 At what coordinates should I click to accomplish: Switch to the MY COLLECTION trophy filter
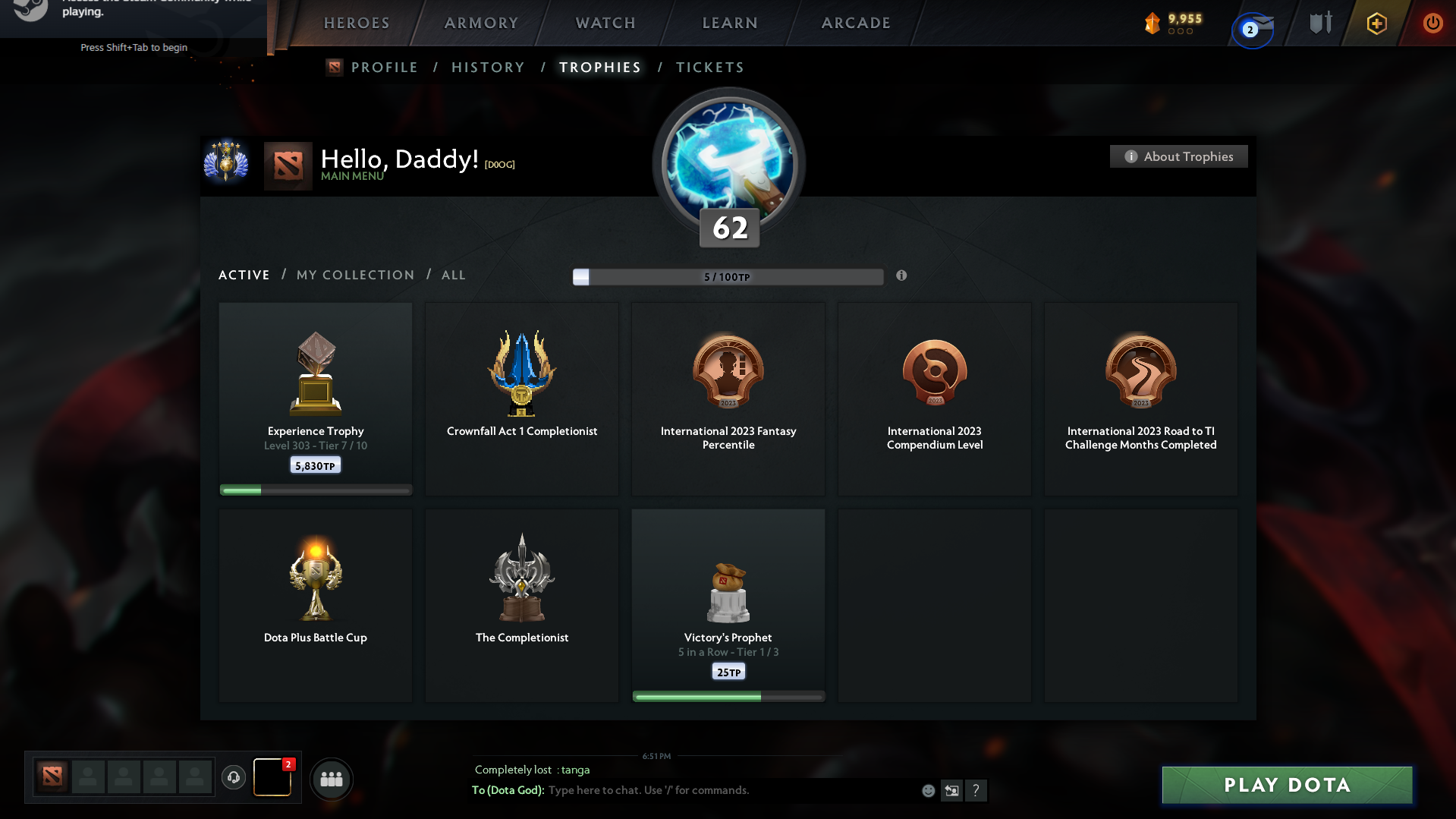click(x=354, y=275)
